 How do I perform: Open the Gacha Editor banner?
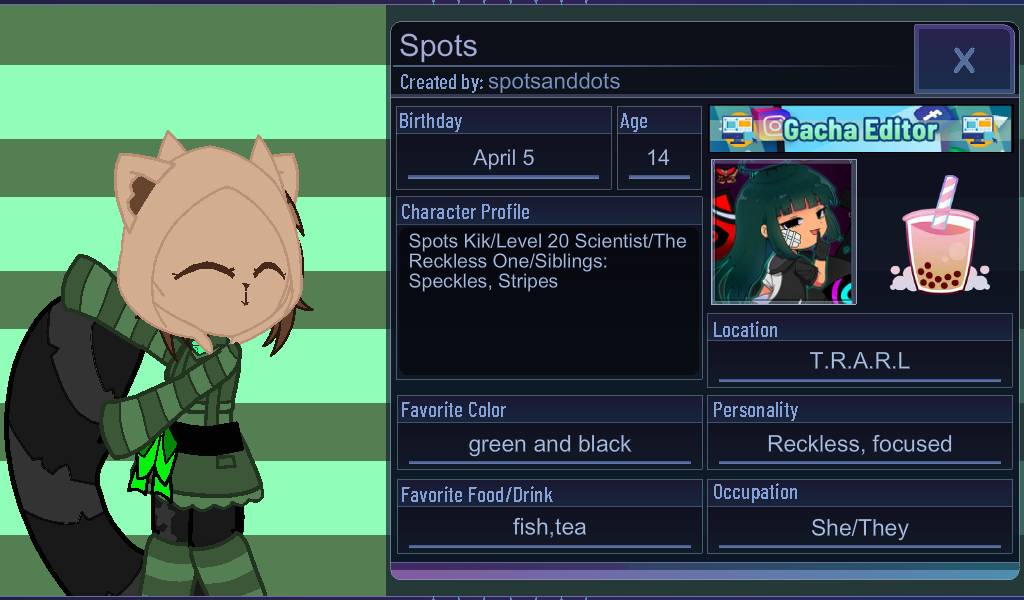[860, 129]
